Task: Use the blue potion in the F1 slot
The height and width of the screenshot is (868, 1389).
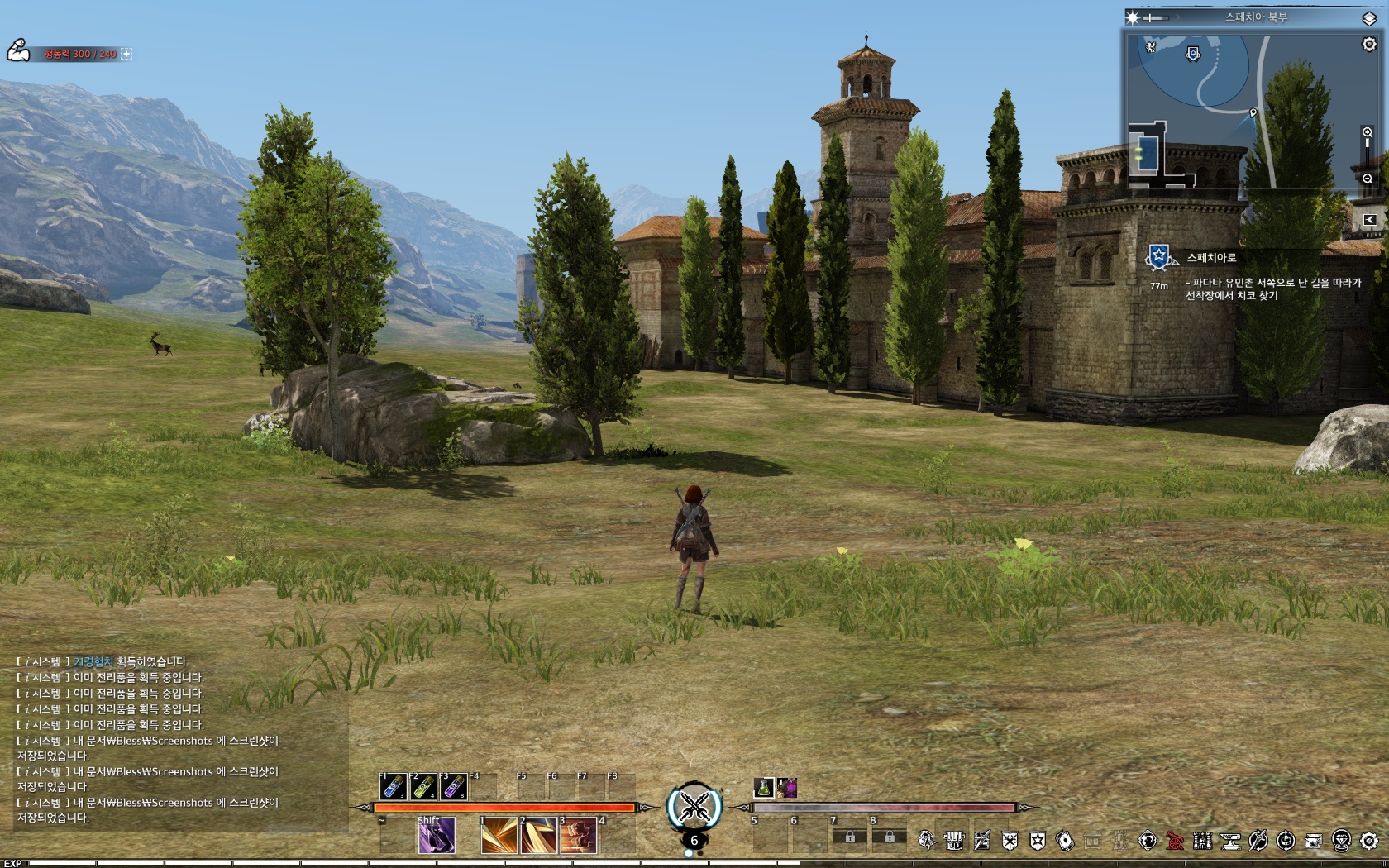Action: click(393, 786)
